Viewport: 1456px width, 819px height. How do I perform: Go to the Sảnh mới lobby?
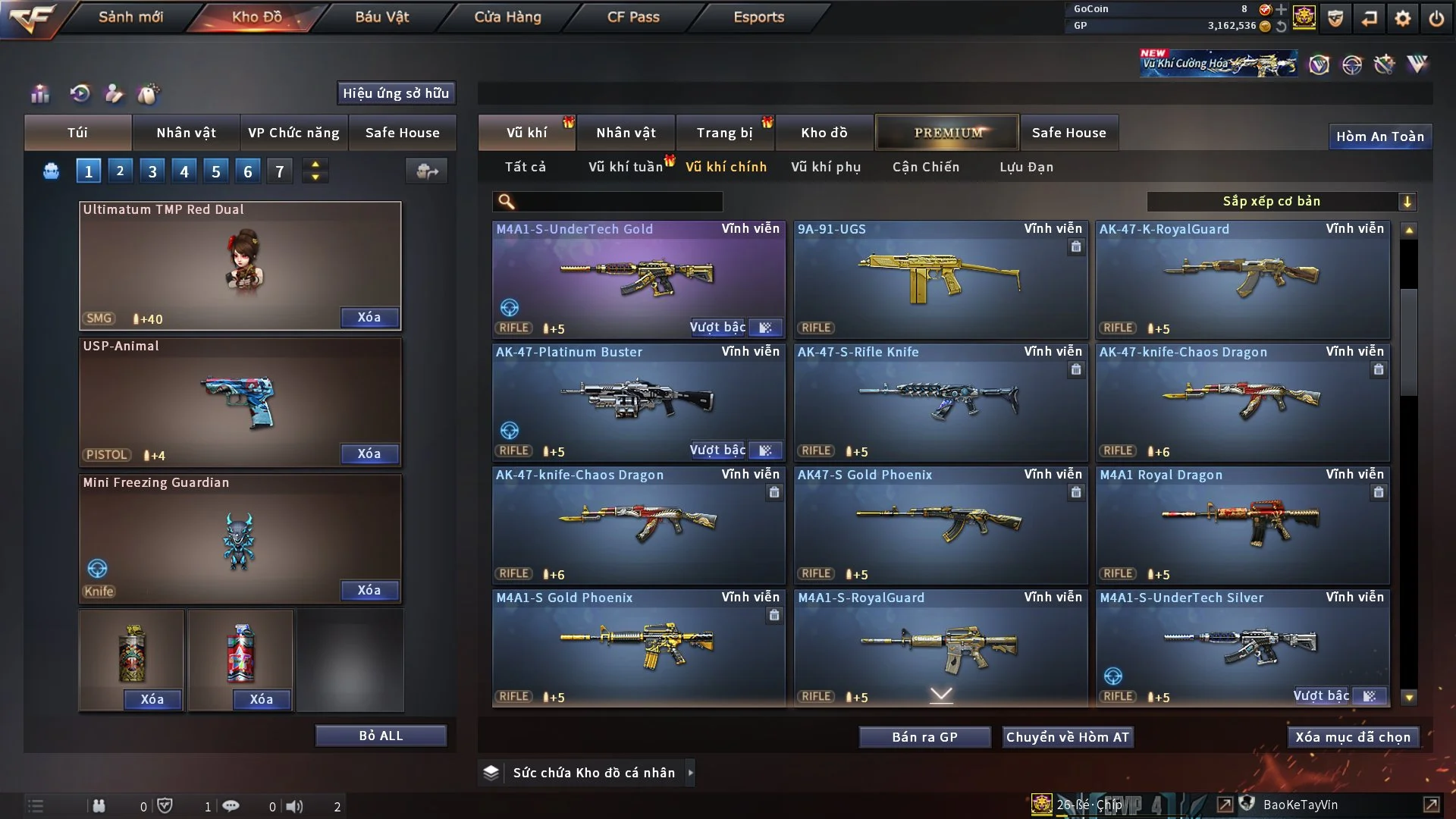[130, 17]
